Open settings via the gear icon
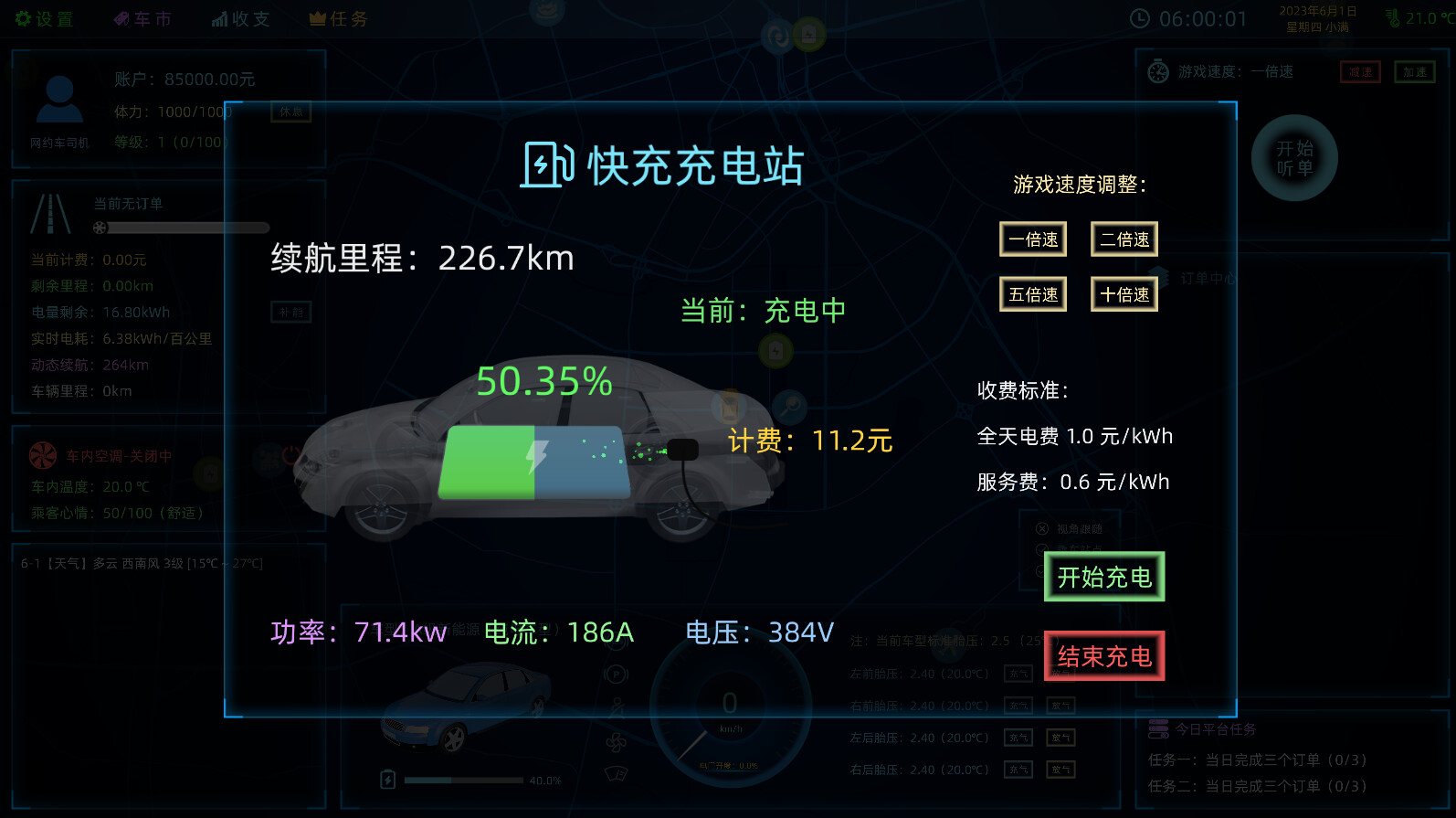The image size is (1456, 818). tap(25, 17)
